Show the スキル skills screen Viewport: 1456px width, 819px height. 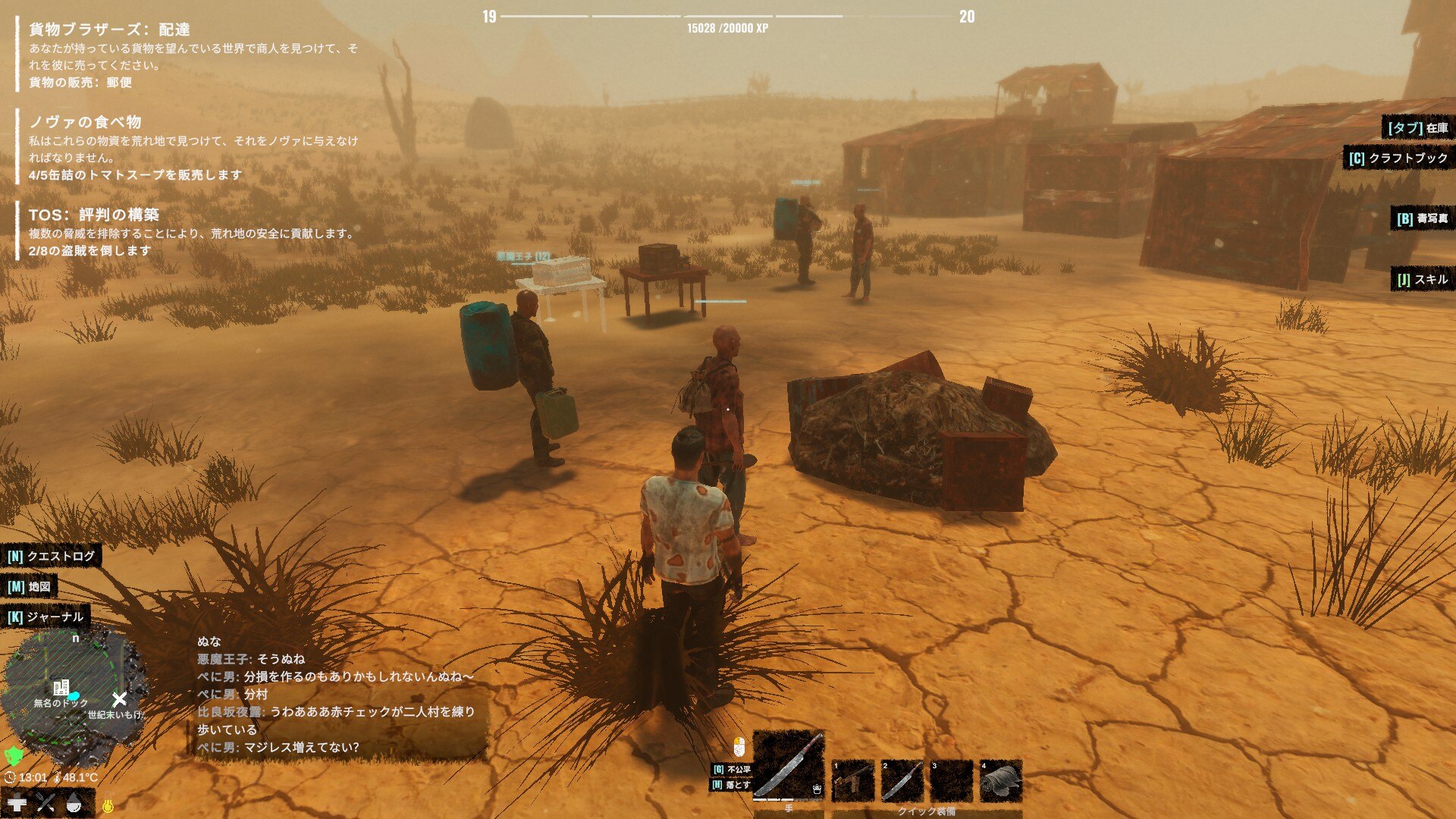pos(1422,280)
